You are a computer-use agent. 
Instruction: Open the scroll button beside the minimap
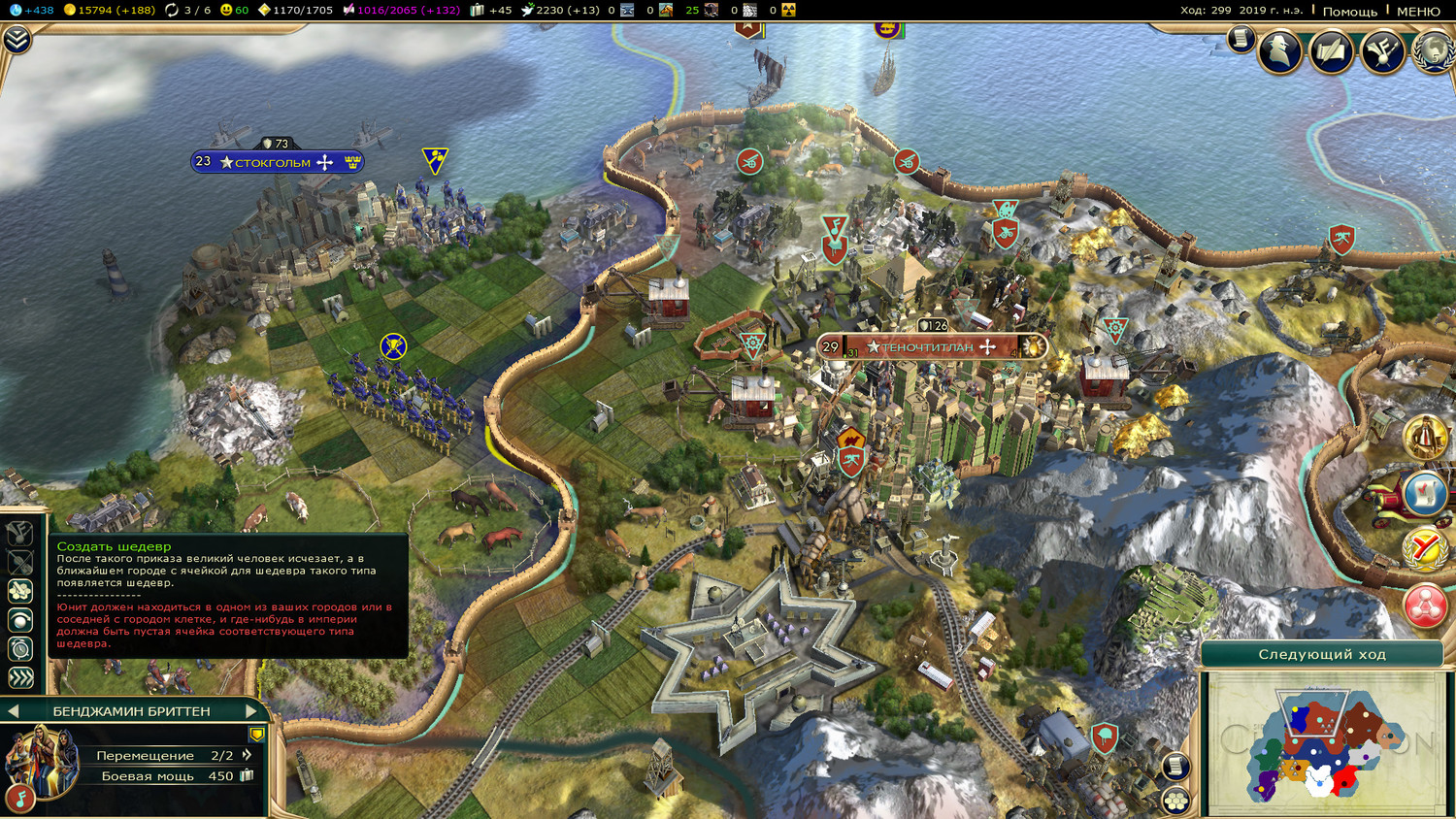(1175, 766)
